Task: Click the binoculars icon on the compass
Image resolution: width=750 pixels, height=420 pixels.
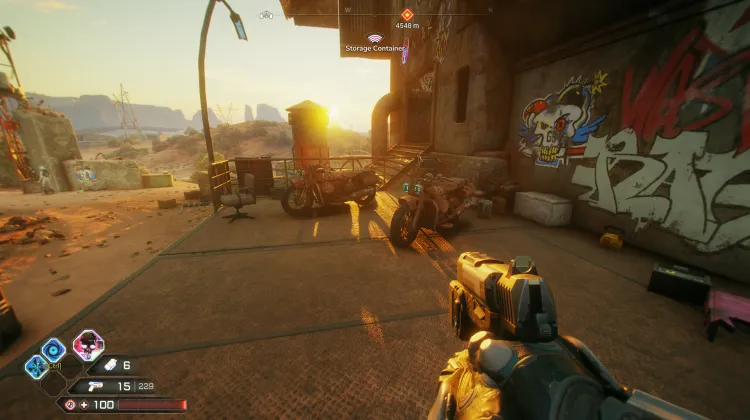Action: click(x=266, y=15)
